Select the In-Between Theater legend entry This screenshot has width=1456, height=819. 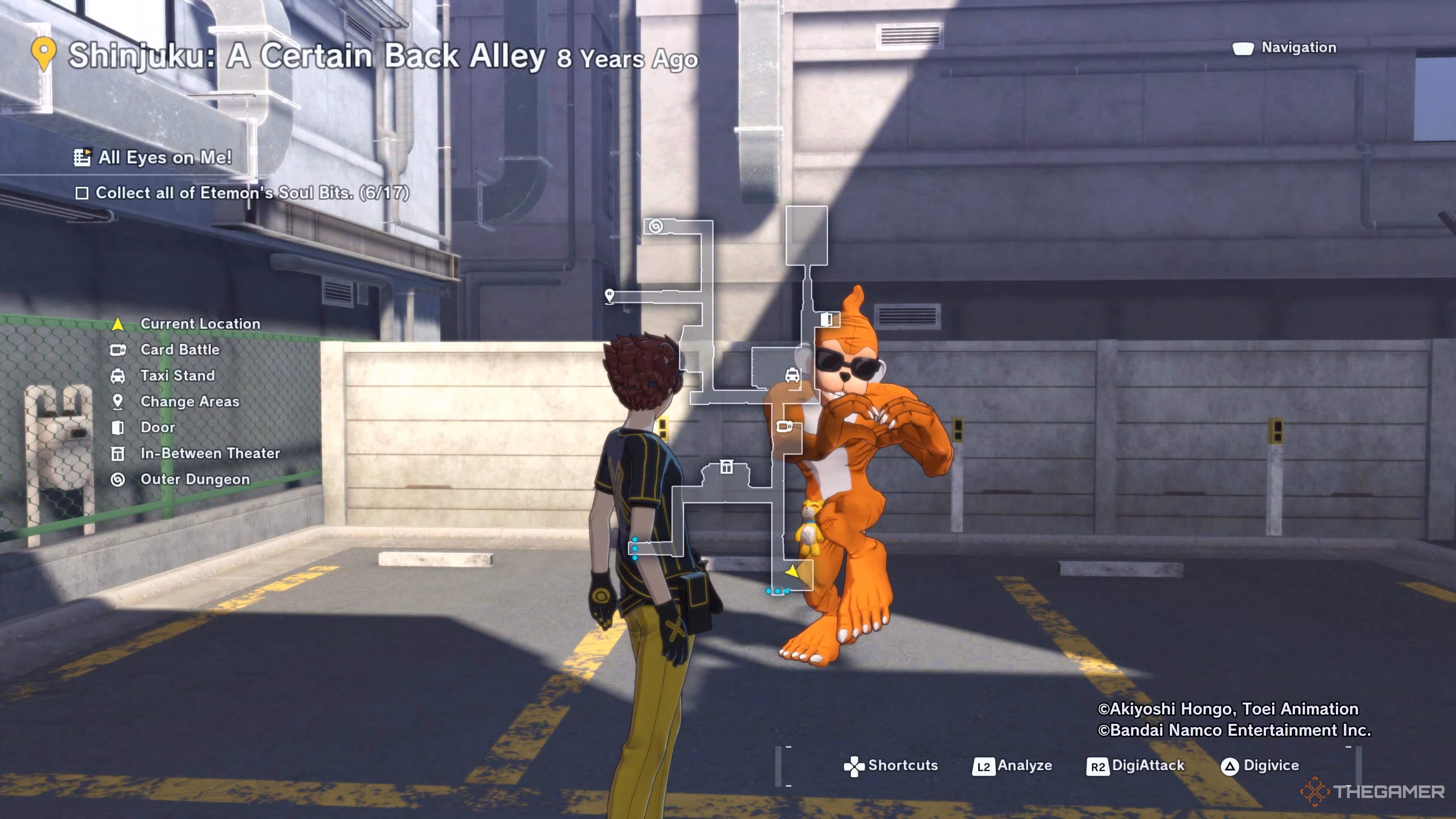tap(210, 454)
